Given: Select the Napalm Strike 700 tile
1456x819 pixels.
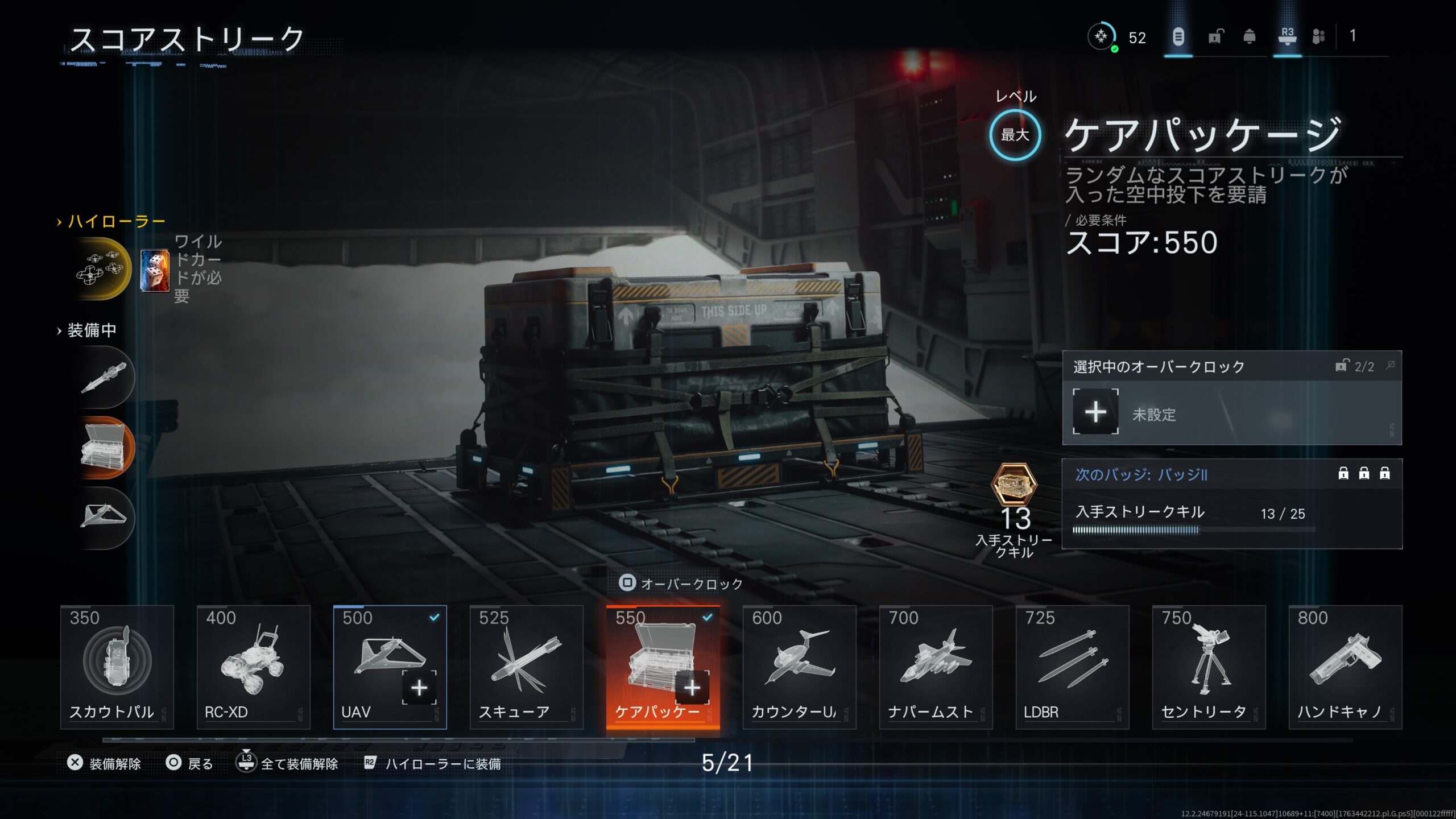Looking at the screenshot, I should coord(936,667).
